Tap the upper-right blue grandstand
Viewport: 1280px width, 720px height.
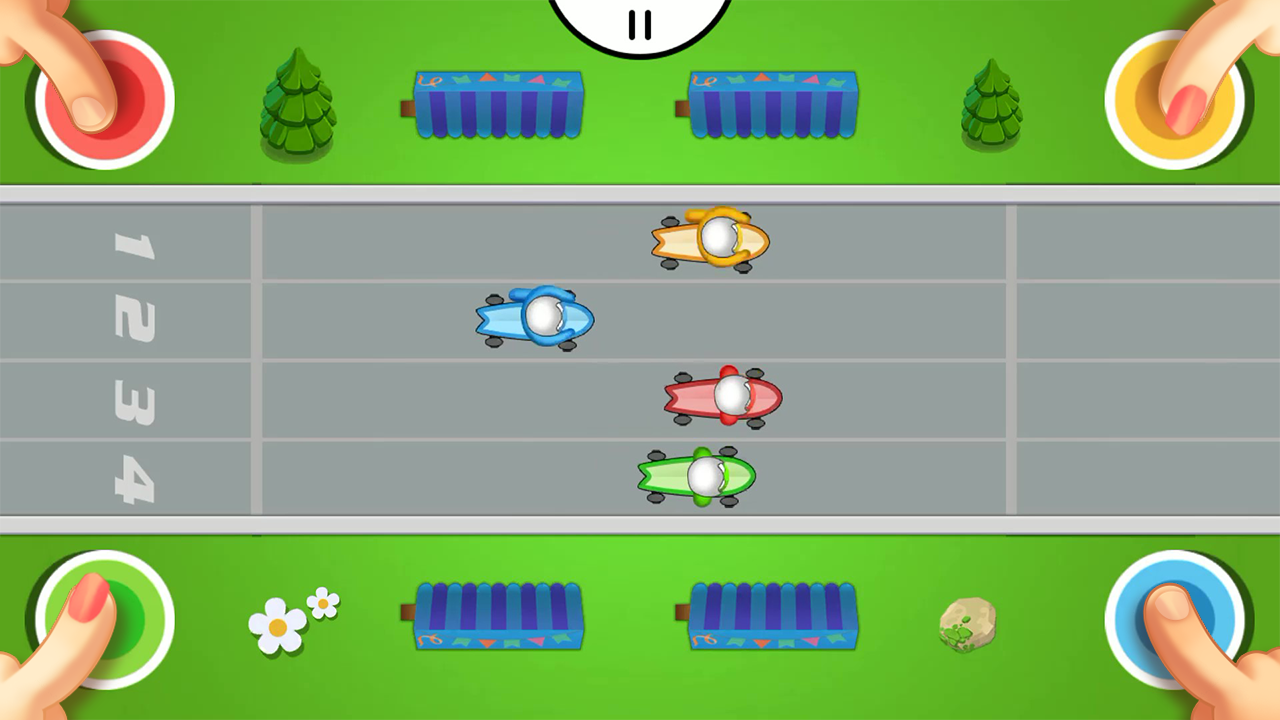tap(773, 103)
